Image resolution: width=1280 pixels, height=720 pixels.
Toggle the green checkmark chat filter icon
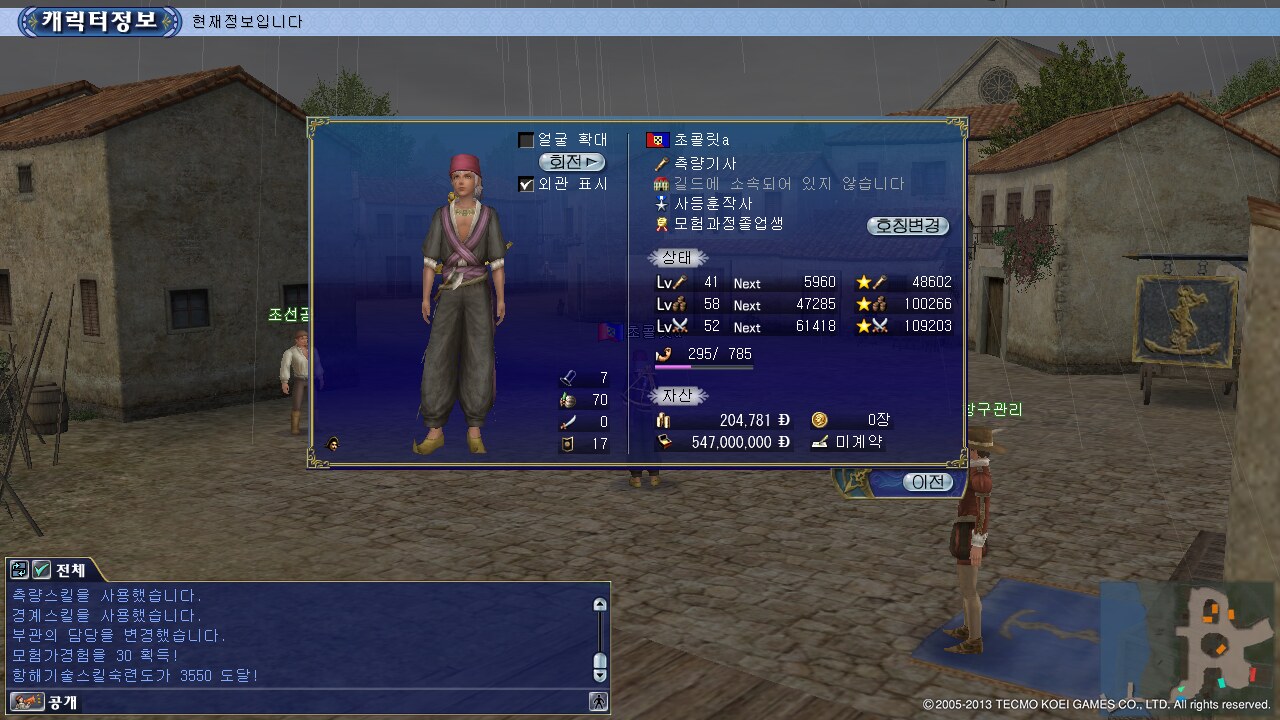coord(41,570)
